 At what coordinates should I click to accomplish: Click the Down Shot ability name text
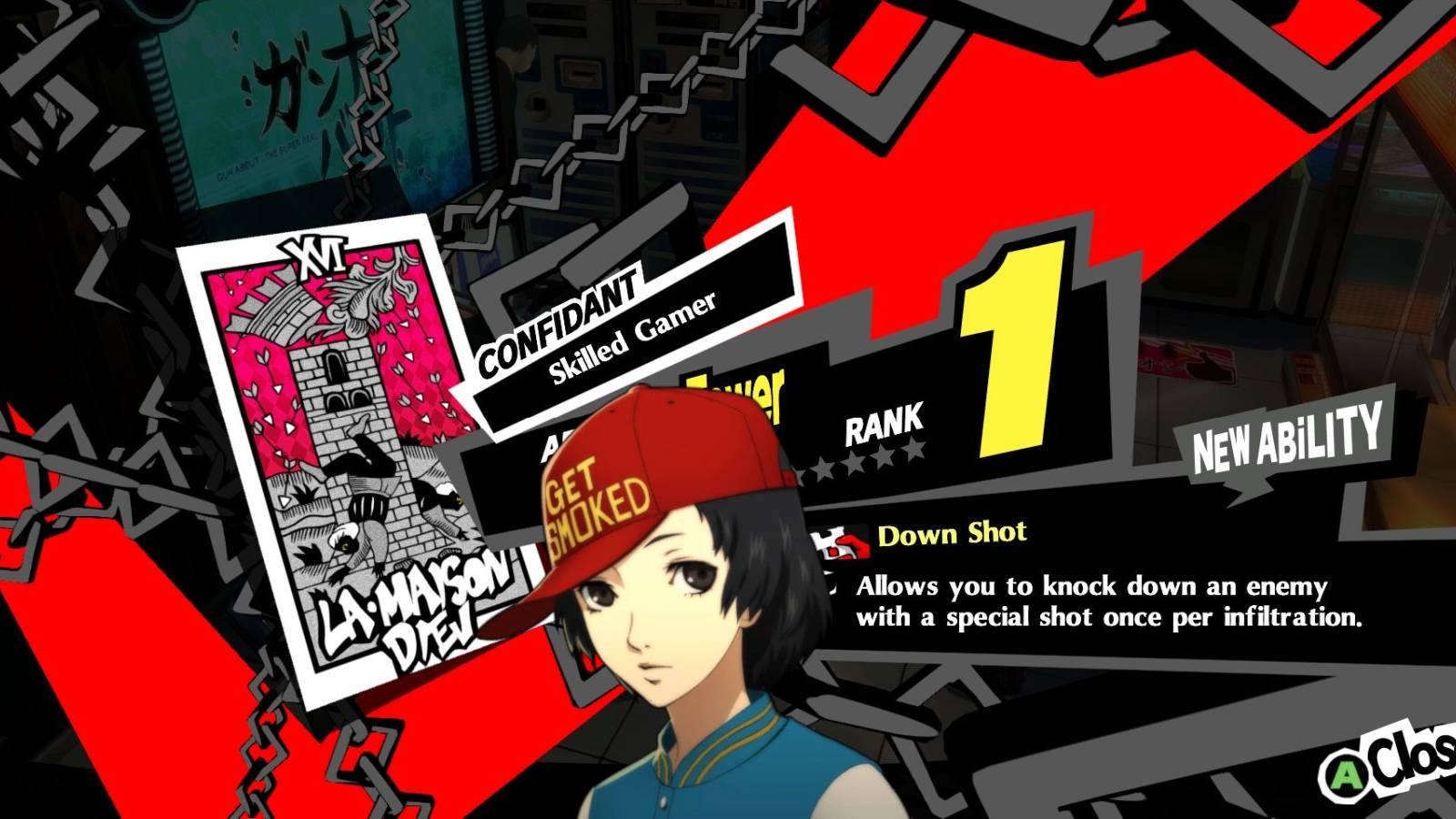point(954,535)
